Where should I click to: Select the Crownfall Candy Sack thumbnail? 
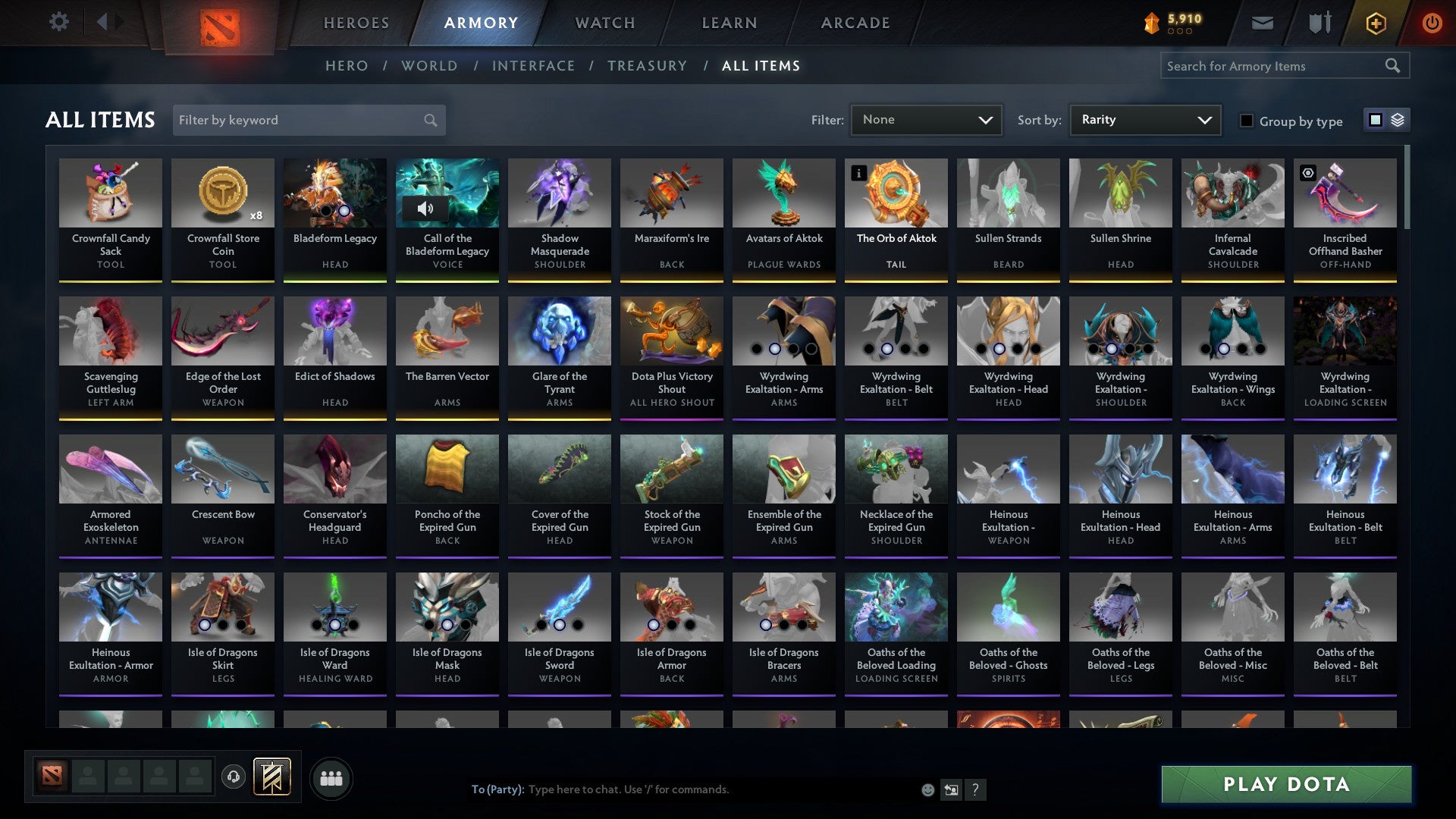click(111, 193)
